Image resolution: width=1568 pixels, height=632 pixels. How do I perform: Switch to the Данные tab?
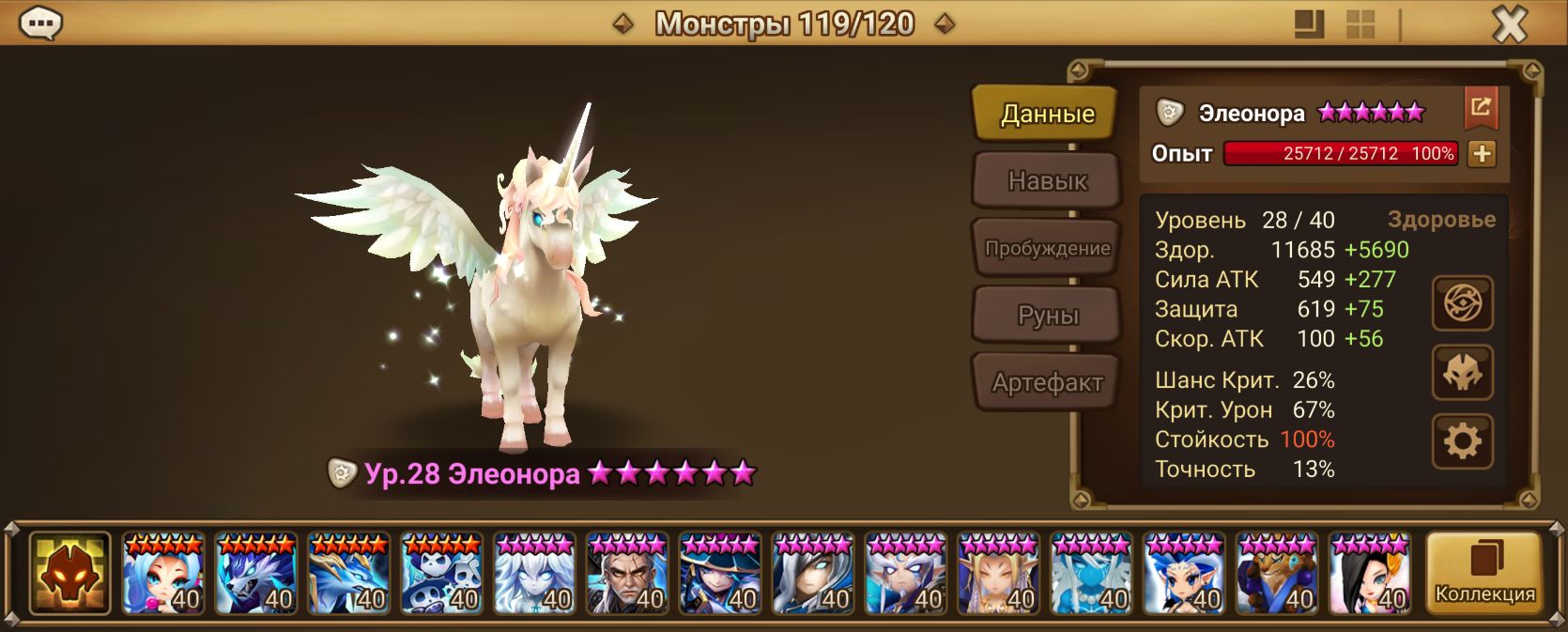click(x=1046, y=114)
